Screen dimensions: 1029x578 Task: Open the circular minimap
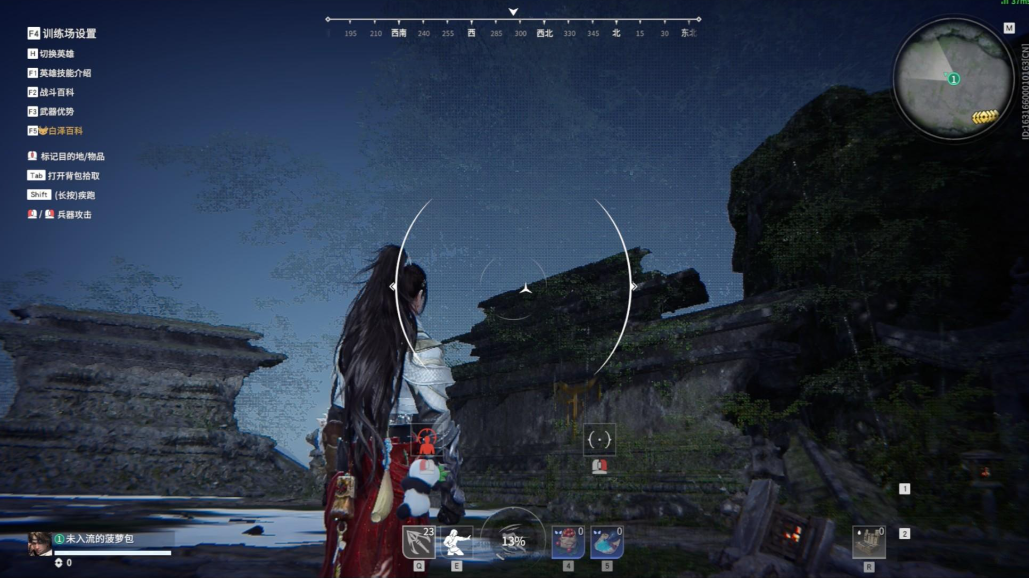(x=953, y=79)
